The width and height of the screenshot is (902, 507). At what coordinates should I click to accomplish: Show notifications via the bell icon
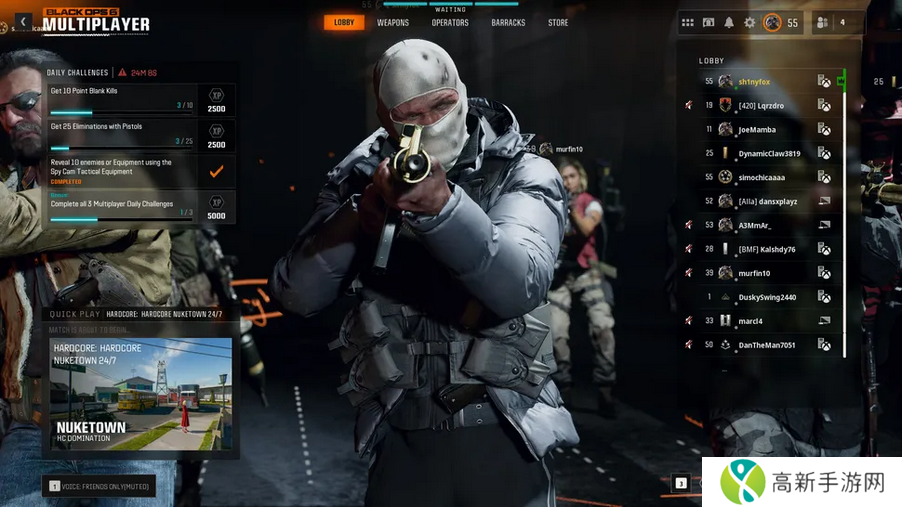coord(729,23)
